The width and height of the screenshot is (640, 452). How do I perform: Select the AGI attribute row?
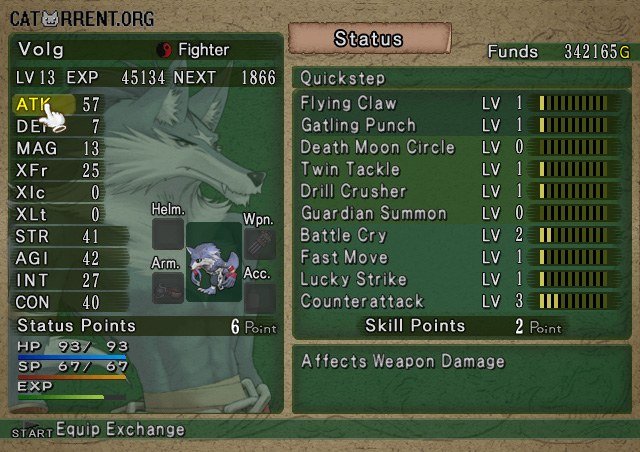pyautogui.click(x=58, y=258)
